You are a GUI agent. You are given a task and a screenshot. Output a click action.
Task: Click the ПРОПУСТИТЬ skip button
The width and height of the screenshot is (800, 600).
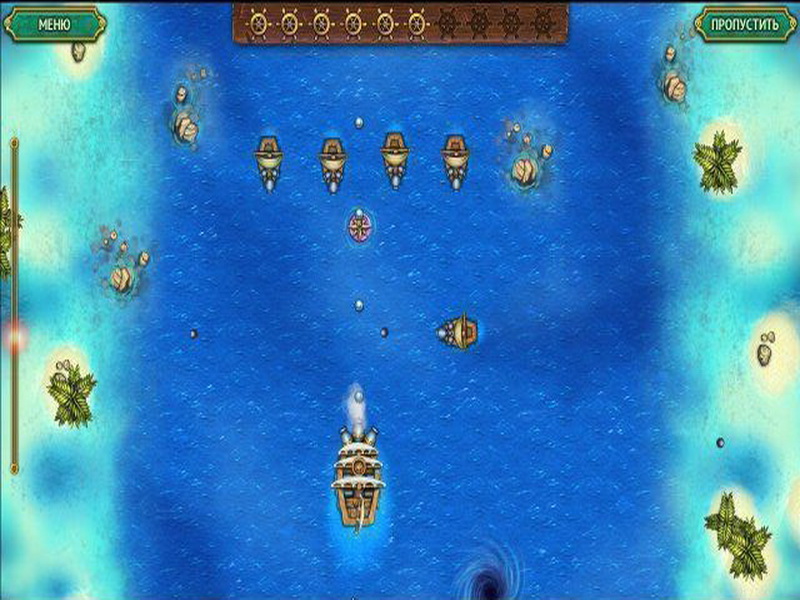(745, 23)
